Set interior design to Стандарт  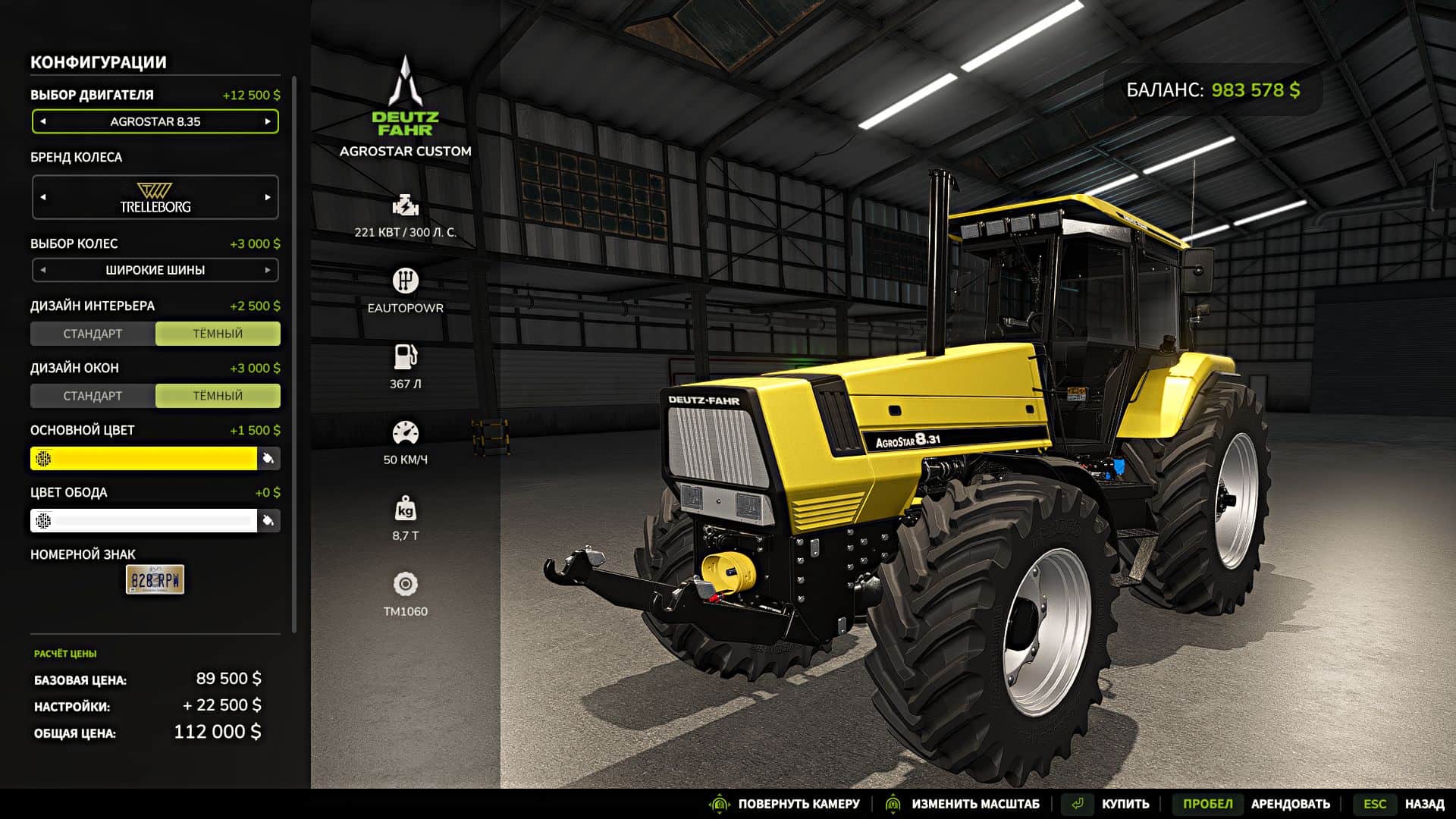[x=93, y=334]
